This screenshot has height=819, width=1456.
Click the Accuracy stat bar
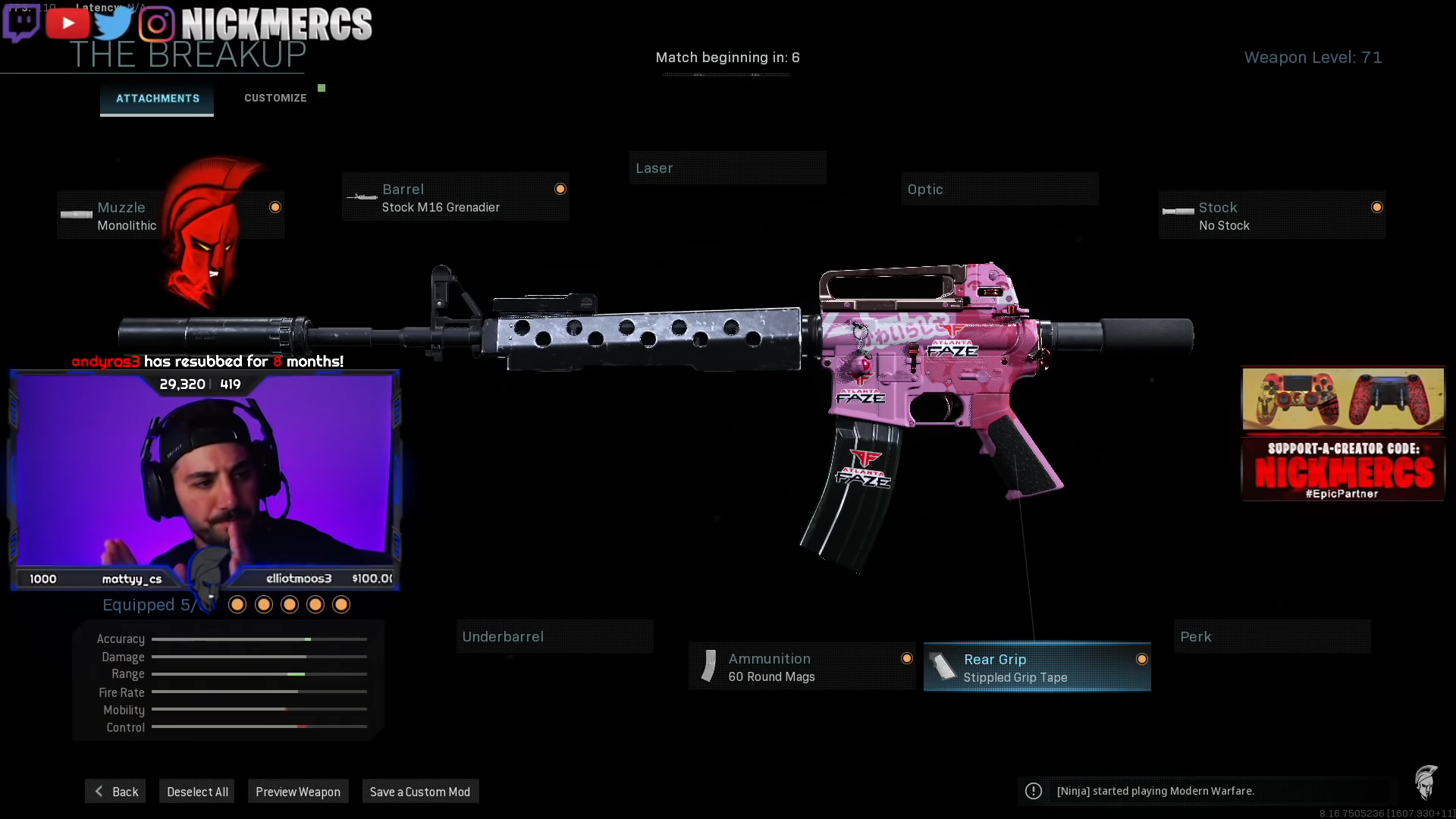pyautogui.click(x=259, y=639)
